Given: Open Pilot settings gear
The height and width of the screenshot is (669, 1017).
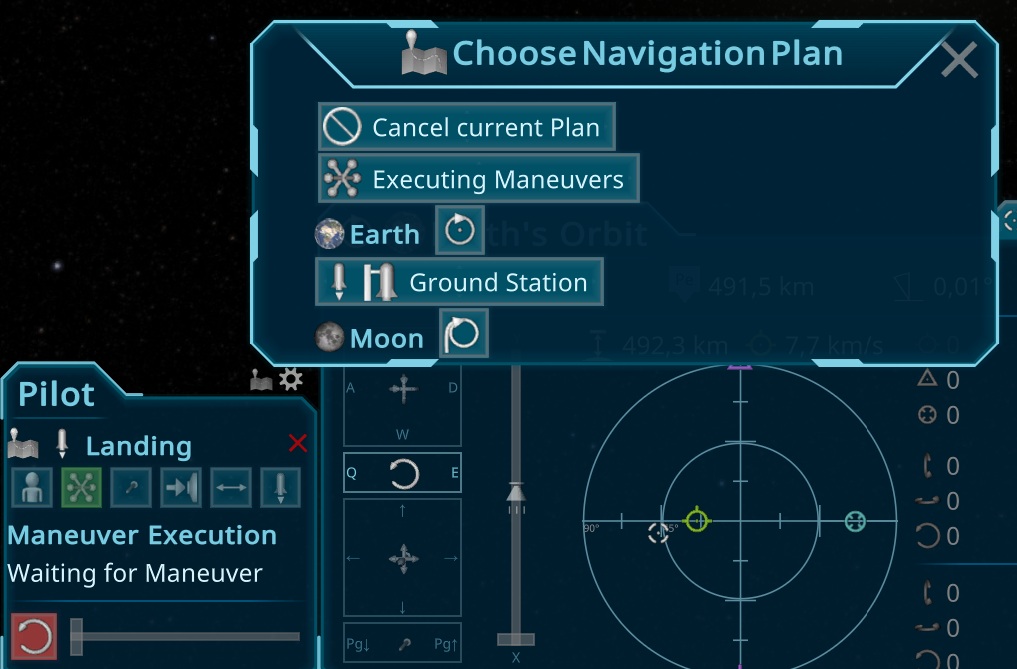Looking at the screenshot, I should (291, 379).
